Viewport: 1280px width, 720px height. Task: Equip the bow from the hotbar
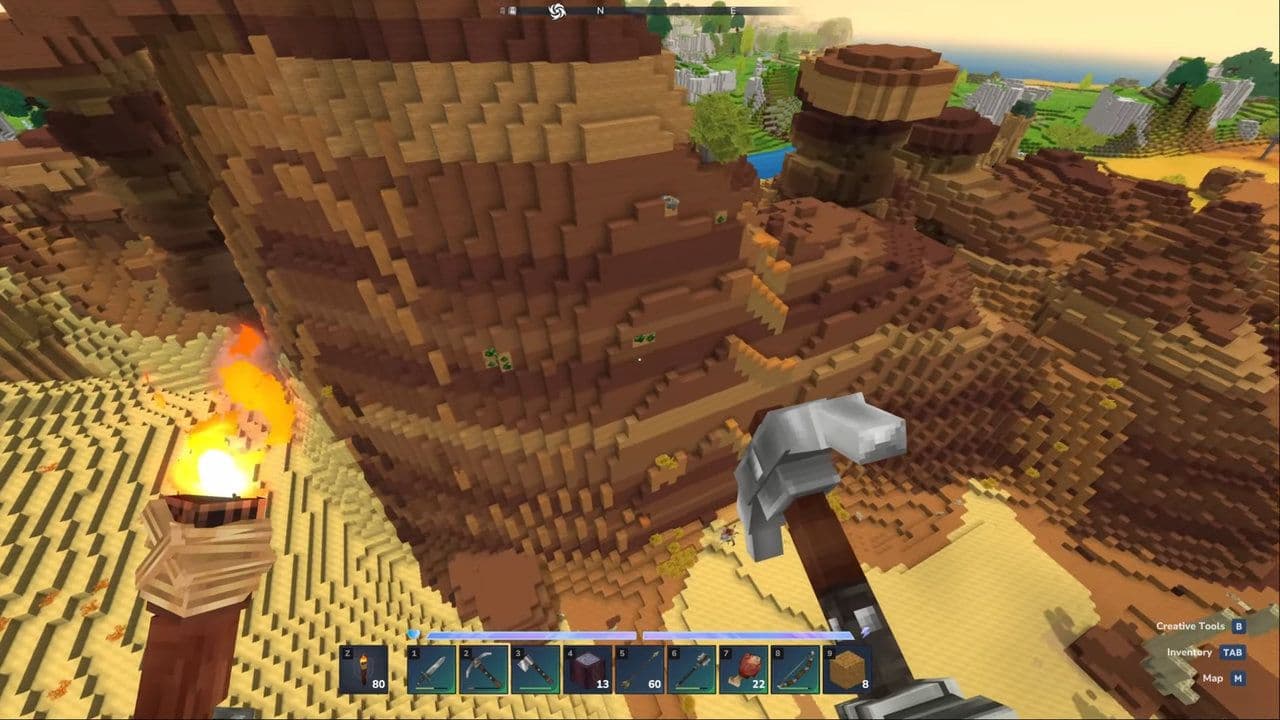point(796,669)
